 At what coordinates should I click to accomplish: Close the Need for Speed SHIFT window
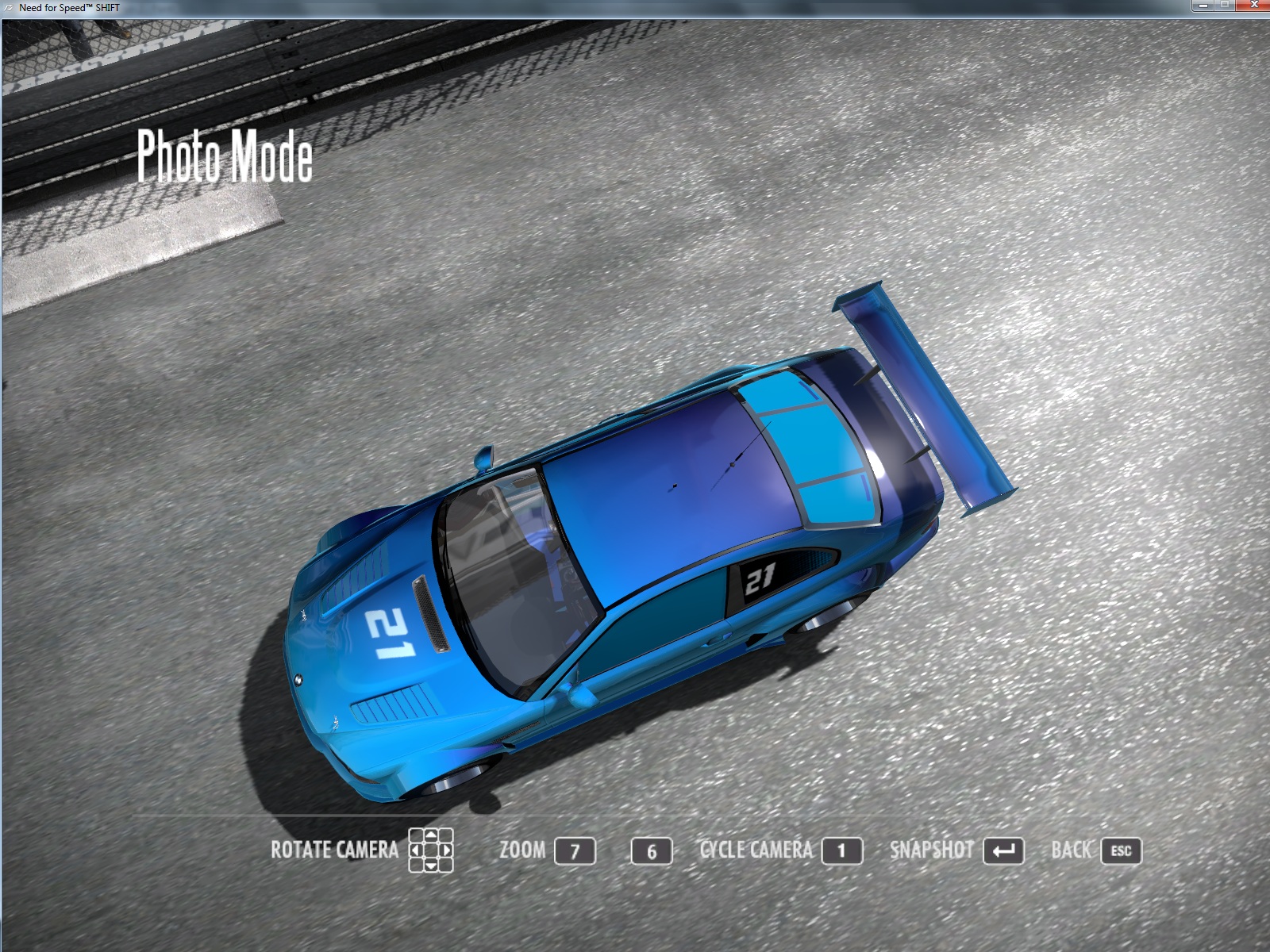1255,6
